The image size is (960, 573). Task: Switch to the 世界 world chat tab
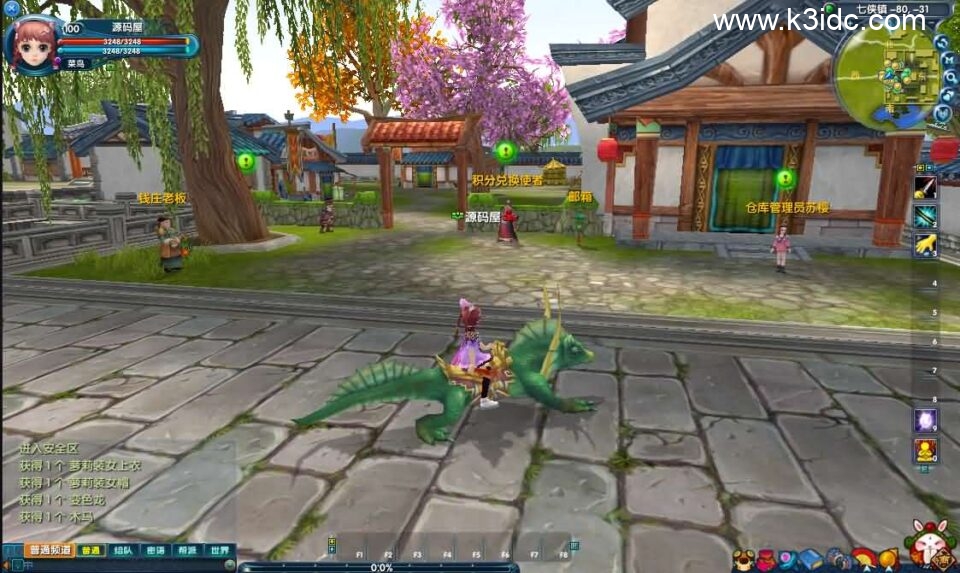tap(219, 550)
